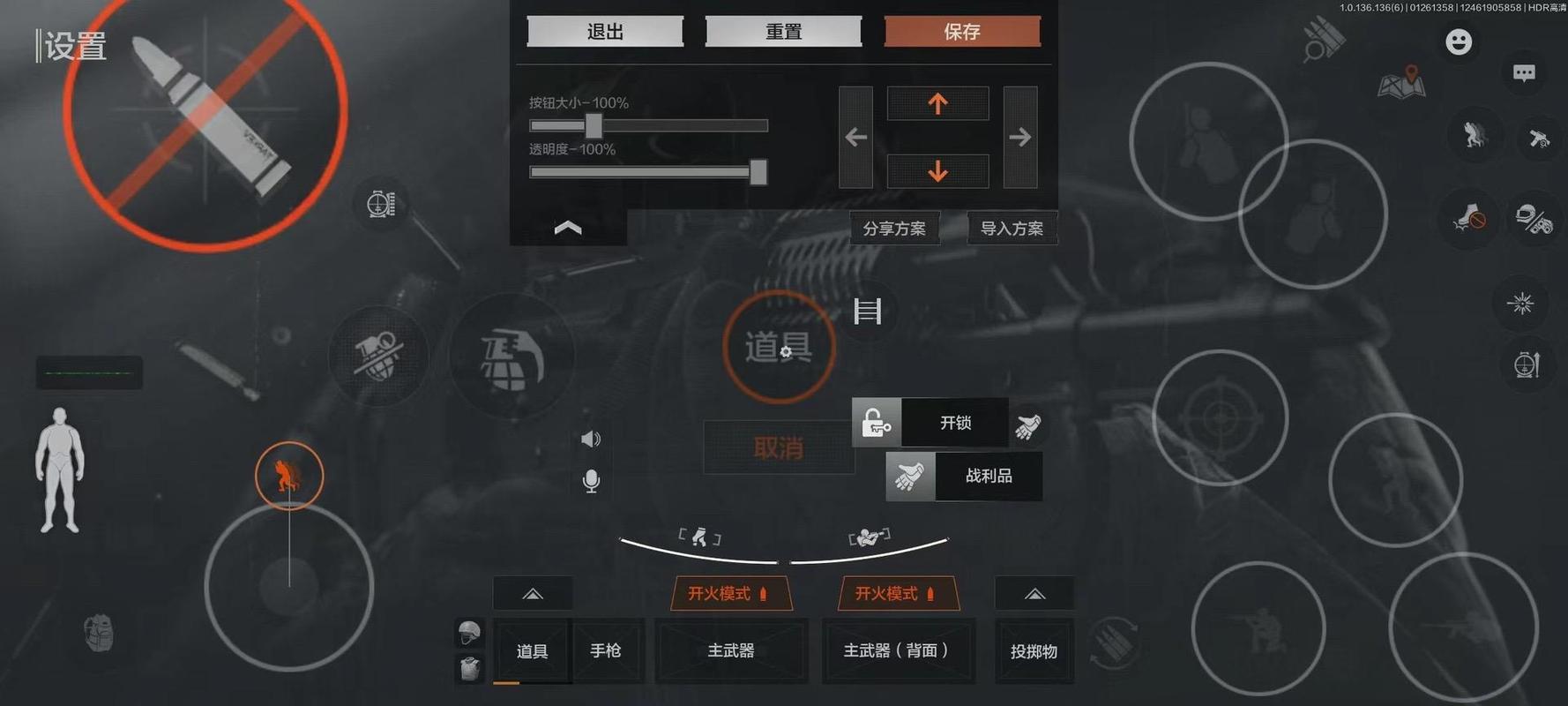Expand the arrow panel above the 道具 tab
This screenshot has height=706, width=1568.
point(532,593)
